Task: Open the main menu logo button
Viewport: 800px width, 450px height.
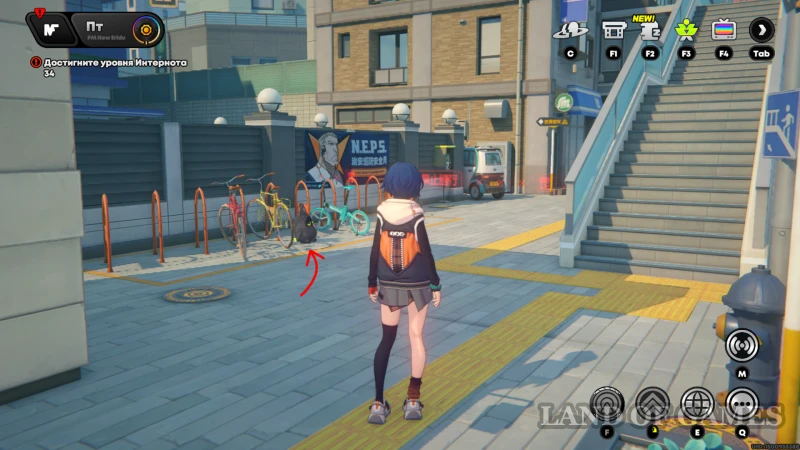Action: [x=50, y=28]
